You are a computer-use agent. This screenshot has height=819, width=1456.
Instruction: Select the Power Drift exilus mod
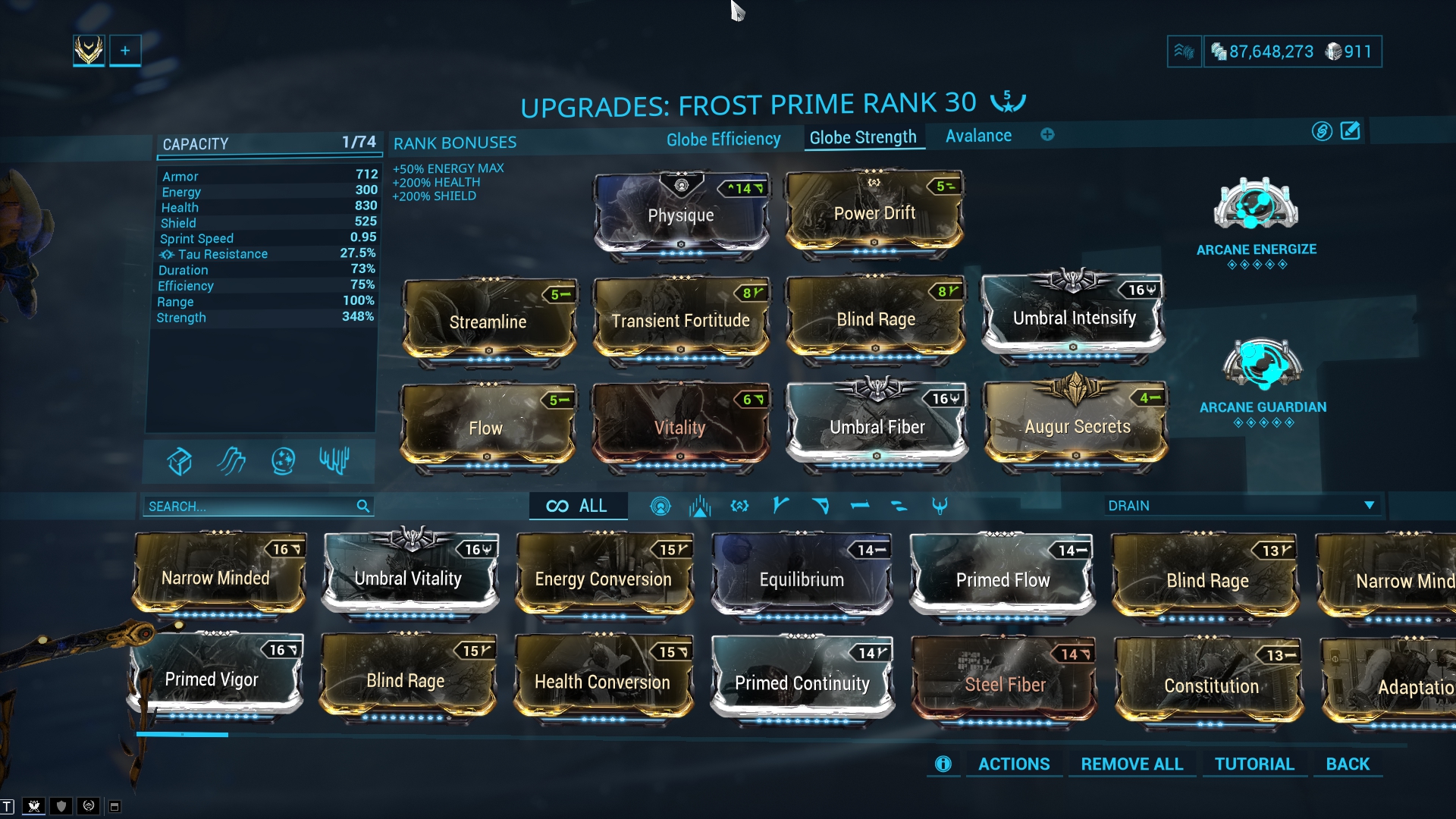click(x=874, y=214)
